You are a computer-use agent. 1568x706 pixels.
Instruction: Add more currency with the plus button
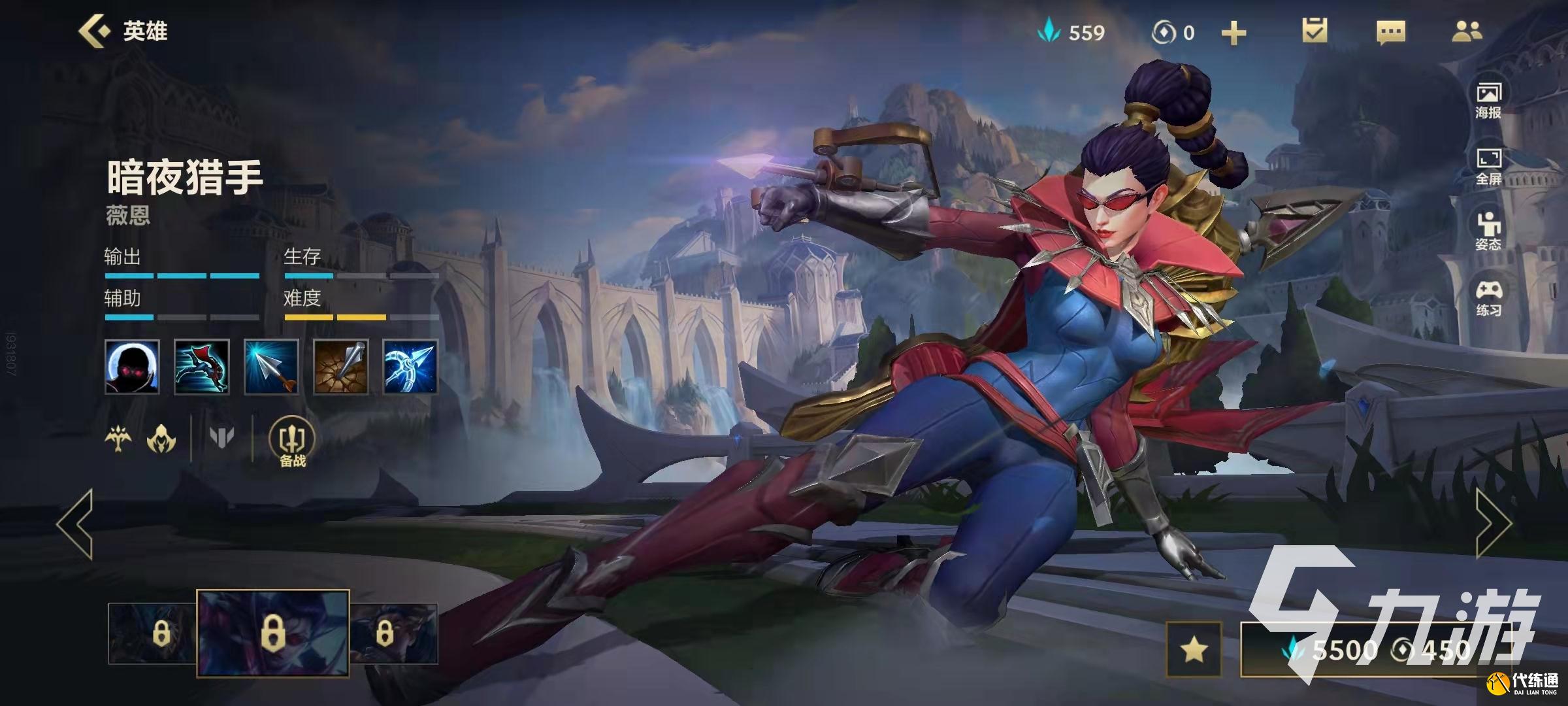click(x=1233, y=33)
